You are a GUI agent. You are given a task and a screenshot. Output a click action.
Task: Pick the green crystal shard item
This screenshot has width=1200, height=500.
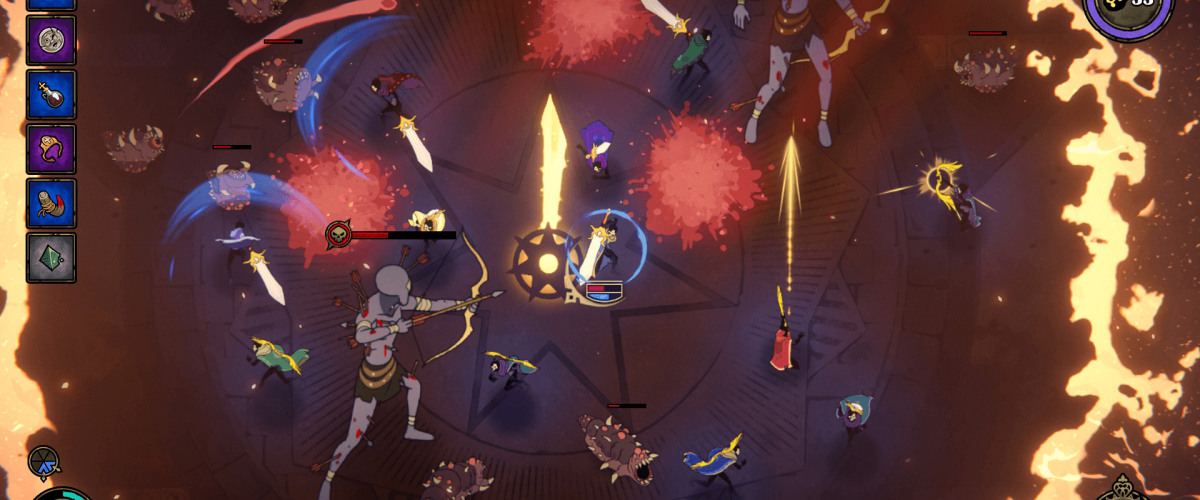coord(51,257)
